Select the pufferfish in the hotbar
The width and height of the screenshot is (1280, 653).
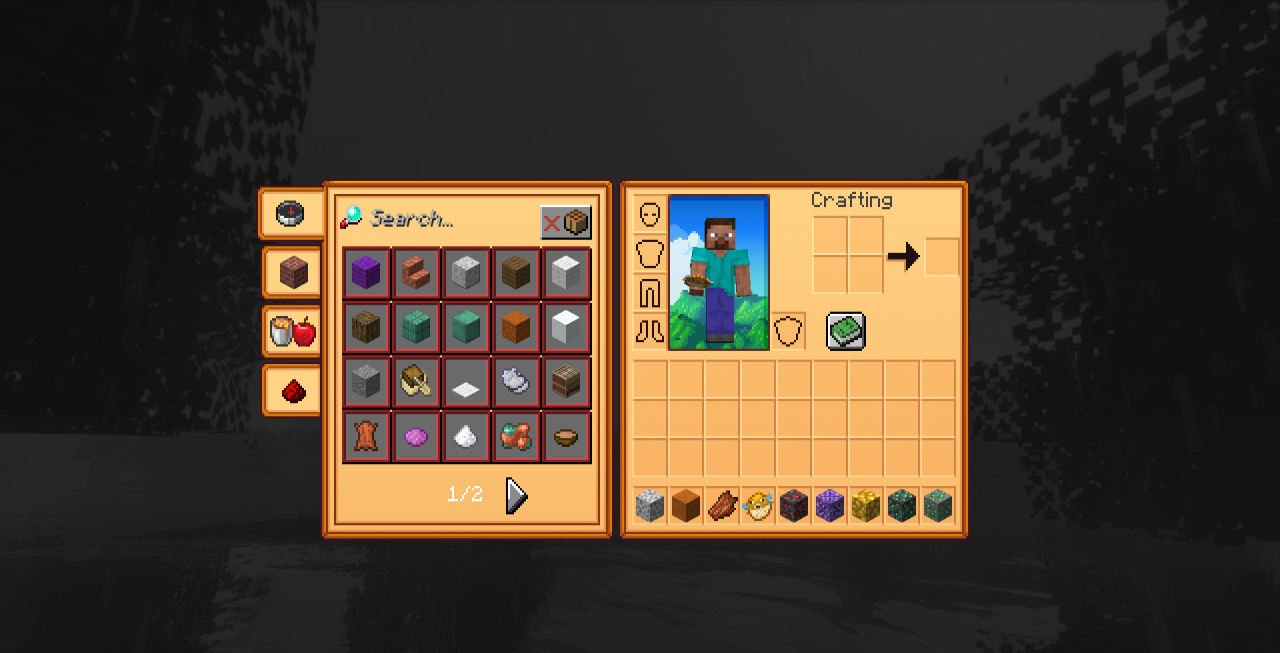coord(758,506)
